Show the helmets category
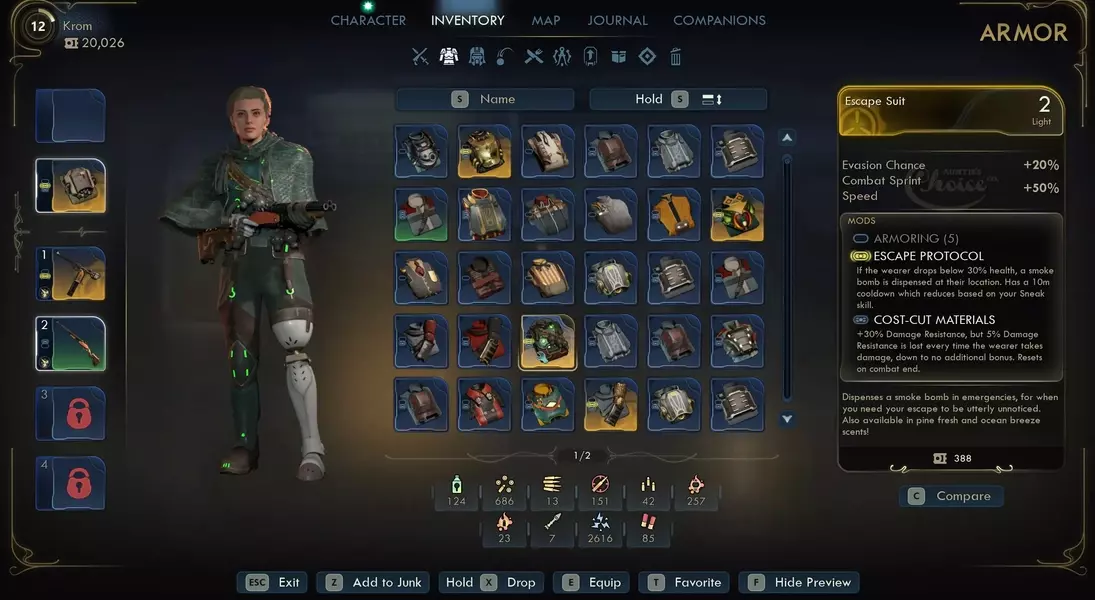Image resolution: width=1095 pixels, height=600 pixels. 477,57
